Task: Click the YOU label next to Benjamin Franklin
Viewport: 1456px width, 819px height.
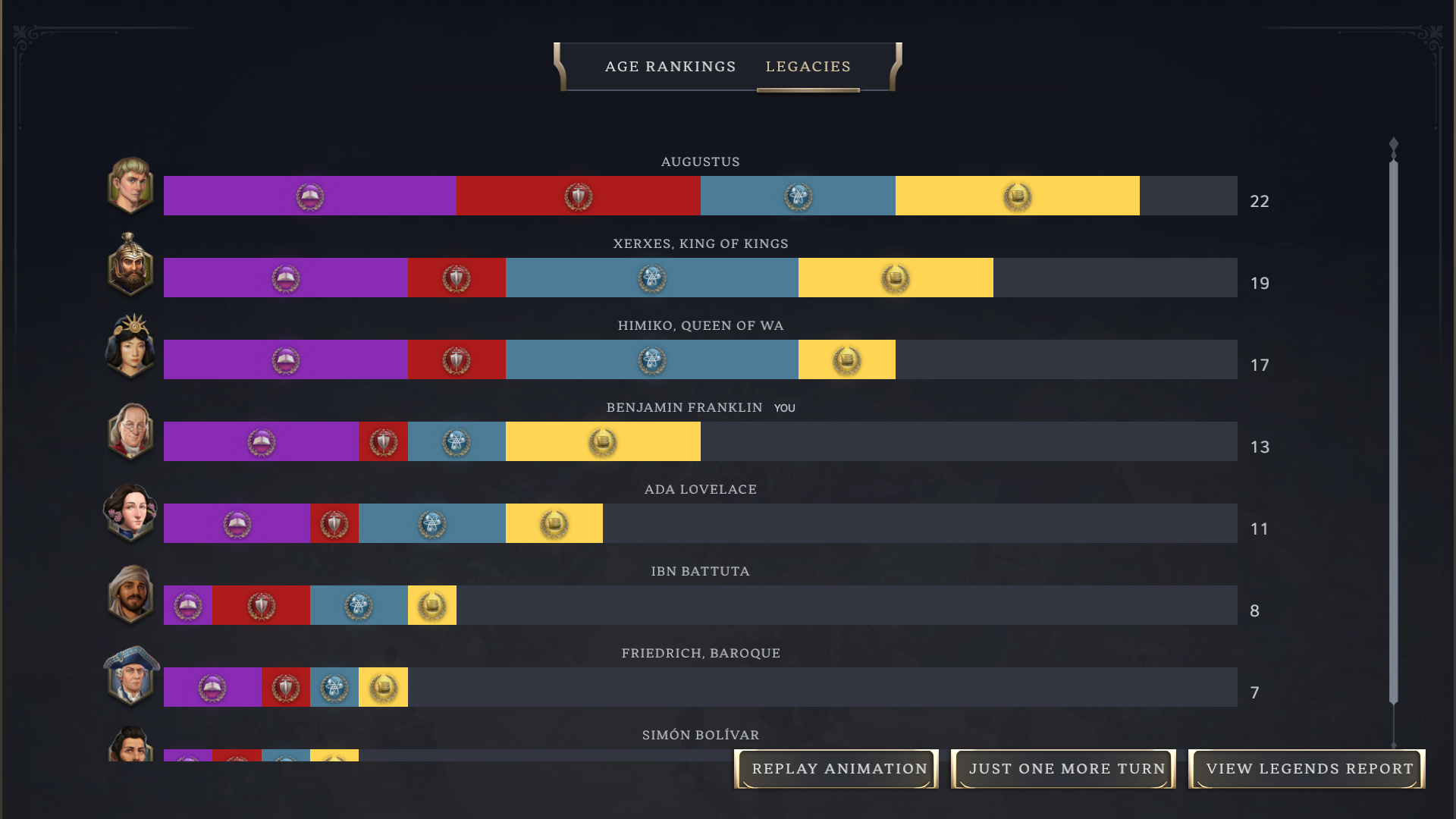Action: tap(786, 407)
